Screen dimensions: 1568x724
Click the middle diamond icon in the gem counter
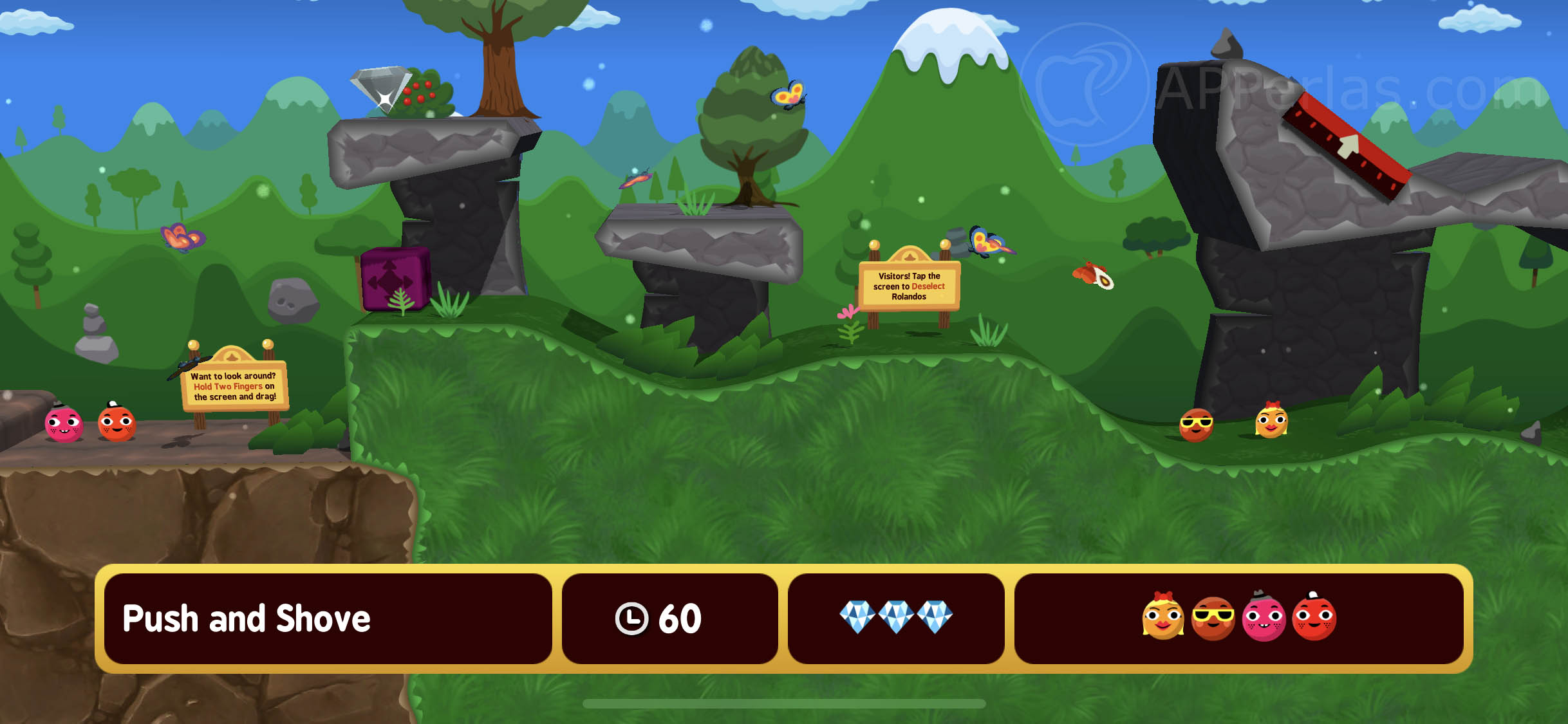897,615
